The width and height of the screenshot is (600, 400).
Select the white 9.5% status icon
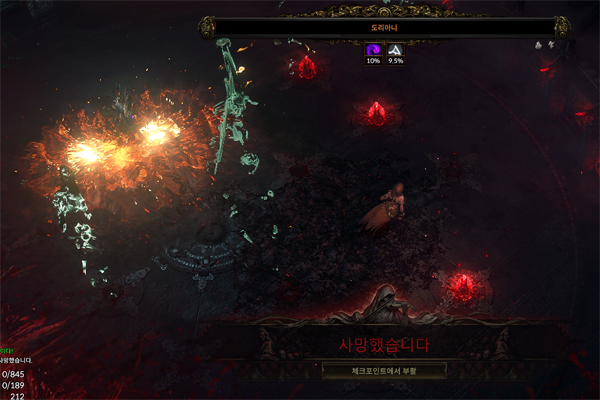395,49
